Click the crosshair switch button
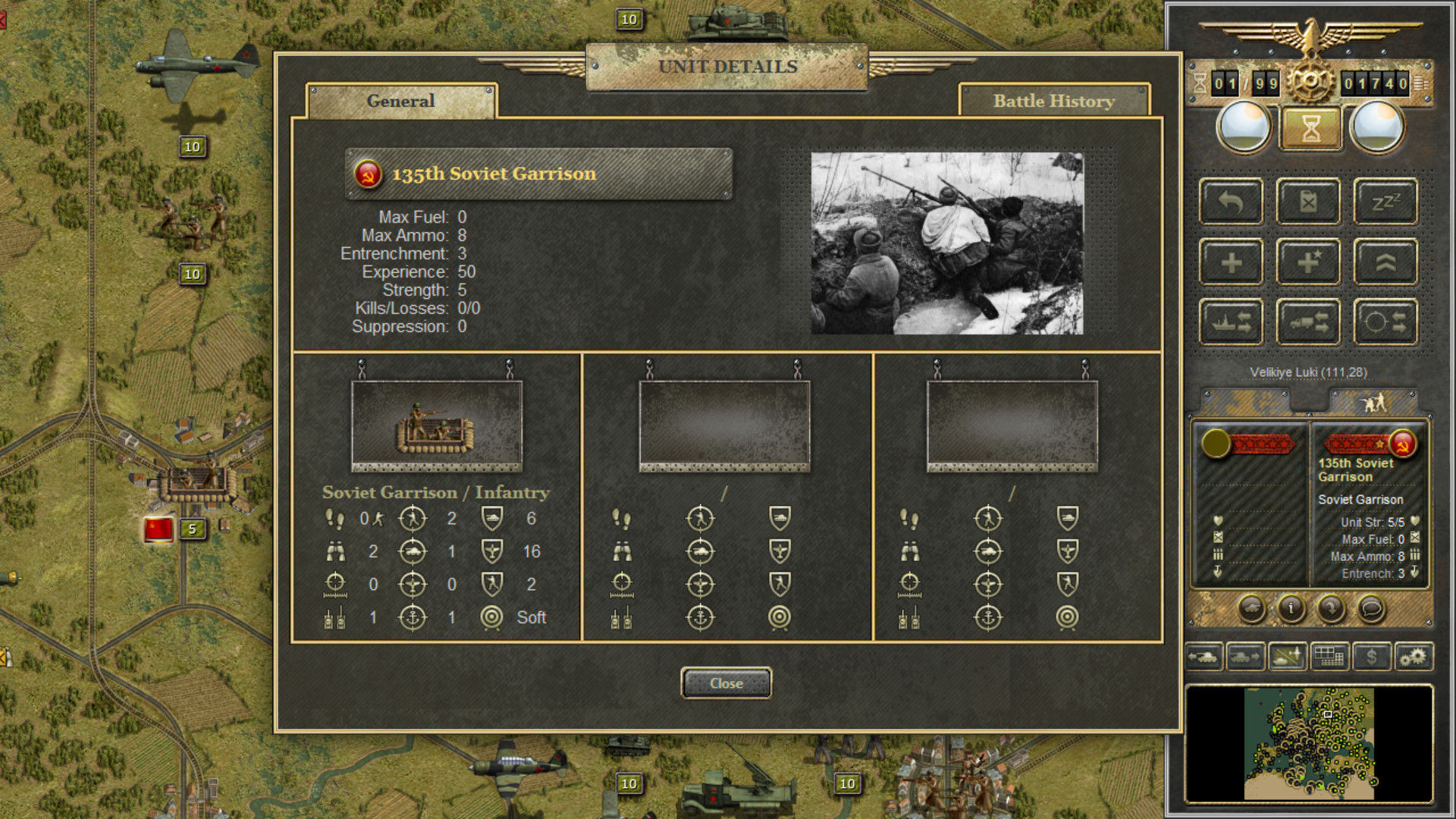1456x819 pixels. [1385, 322]
